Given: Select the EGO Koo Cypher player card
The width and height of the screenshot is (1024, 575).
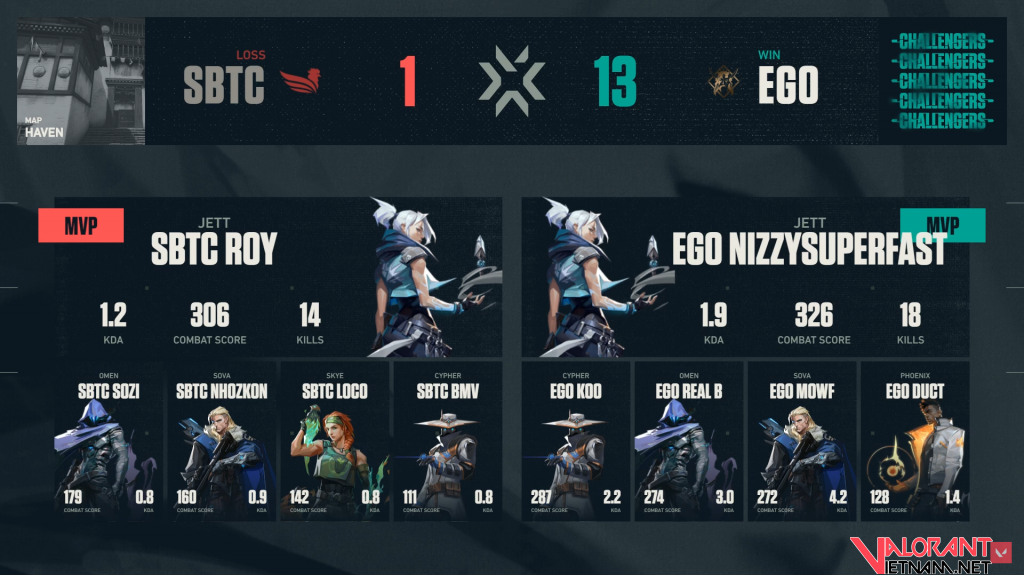Looking at the screenshot, I should click(x=575, y=442).
